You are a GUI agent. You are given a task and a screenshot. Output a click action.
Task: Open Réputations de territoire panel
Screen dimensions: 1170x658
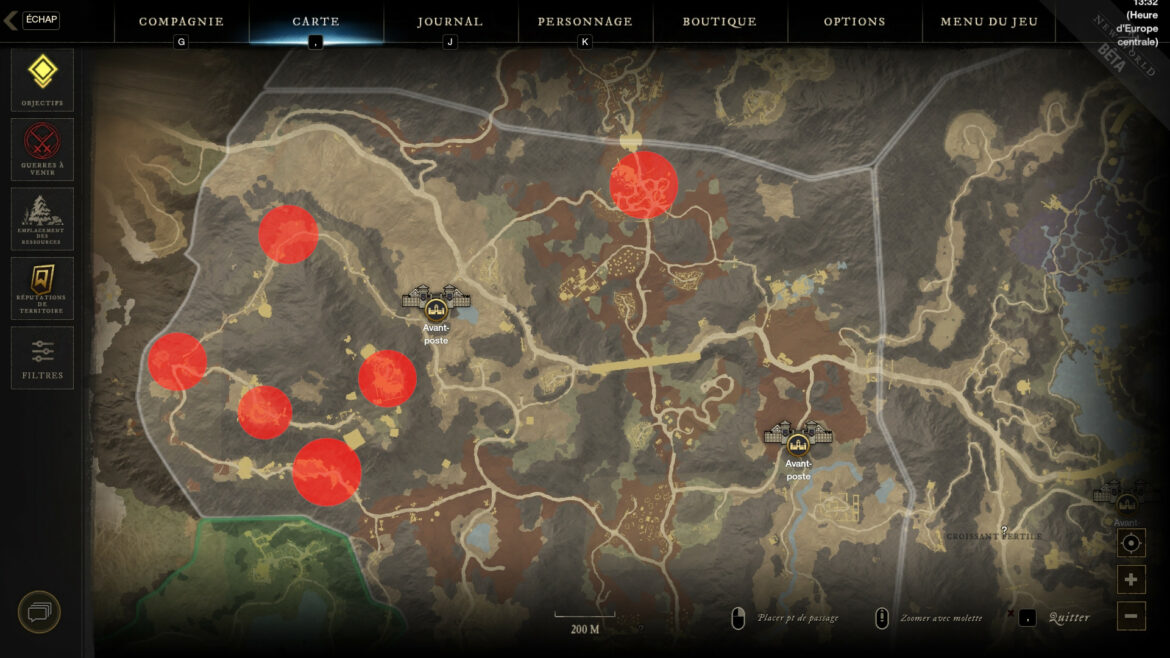pos(42,288)
